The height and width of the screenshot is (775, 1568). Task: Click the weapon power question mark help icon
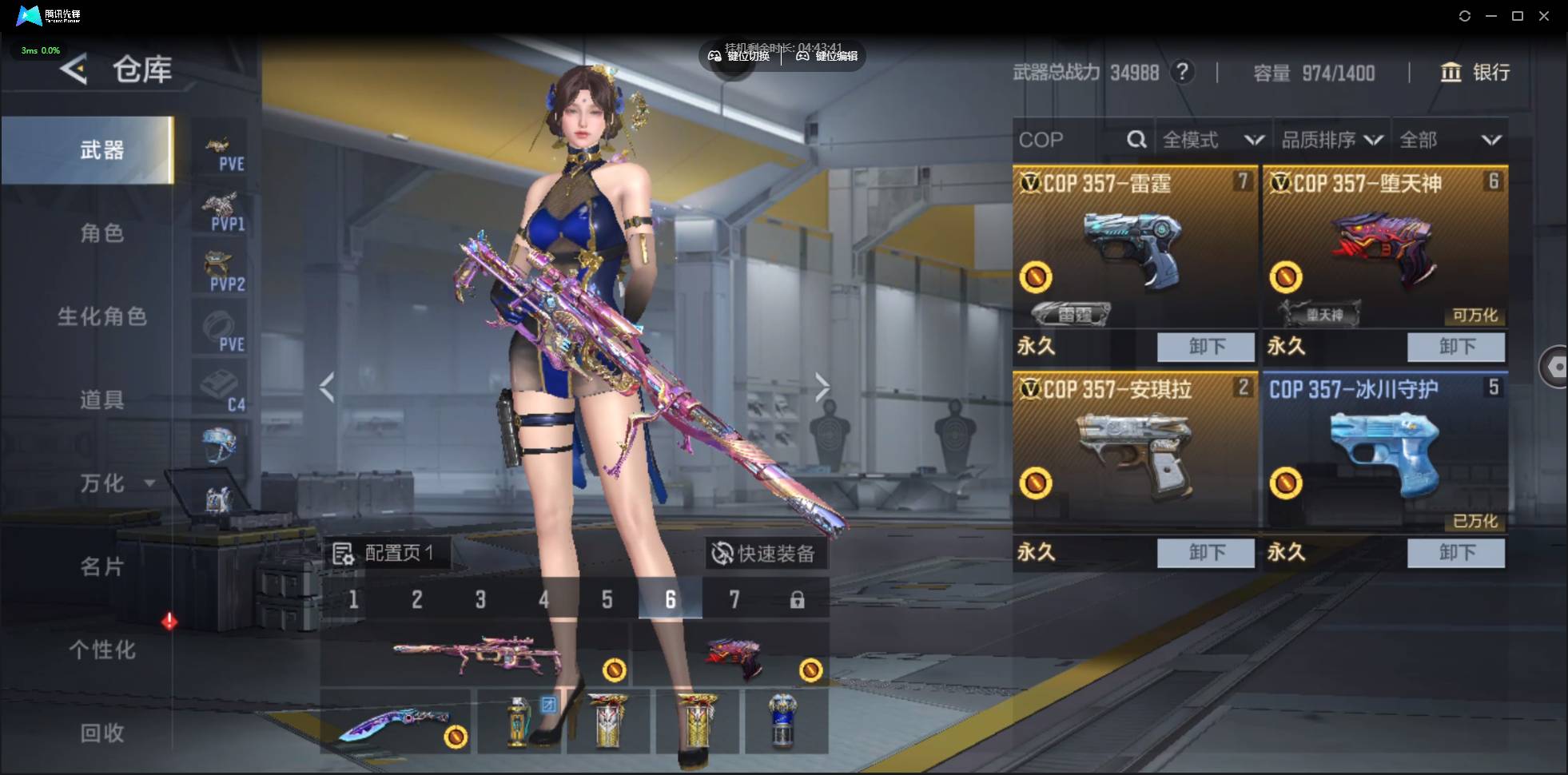(1182, 73)
